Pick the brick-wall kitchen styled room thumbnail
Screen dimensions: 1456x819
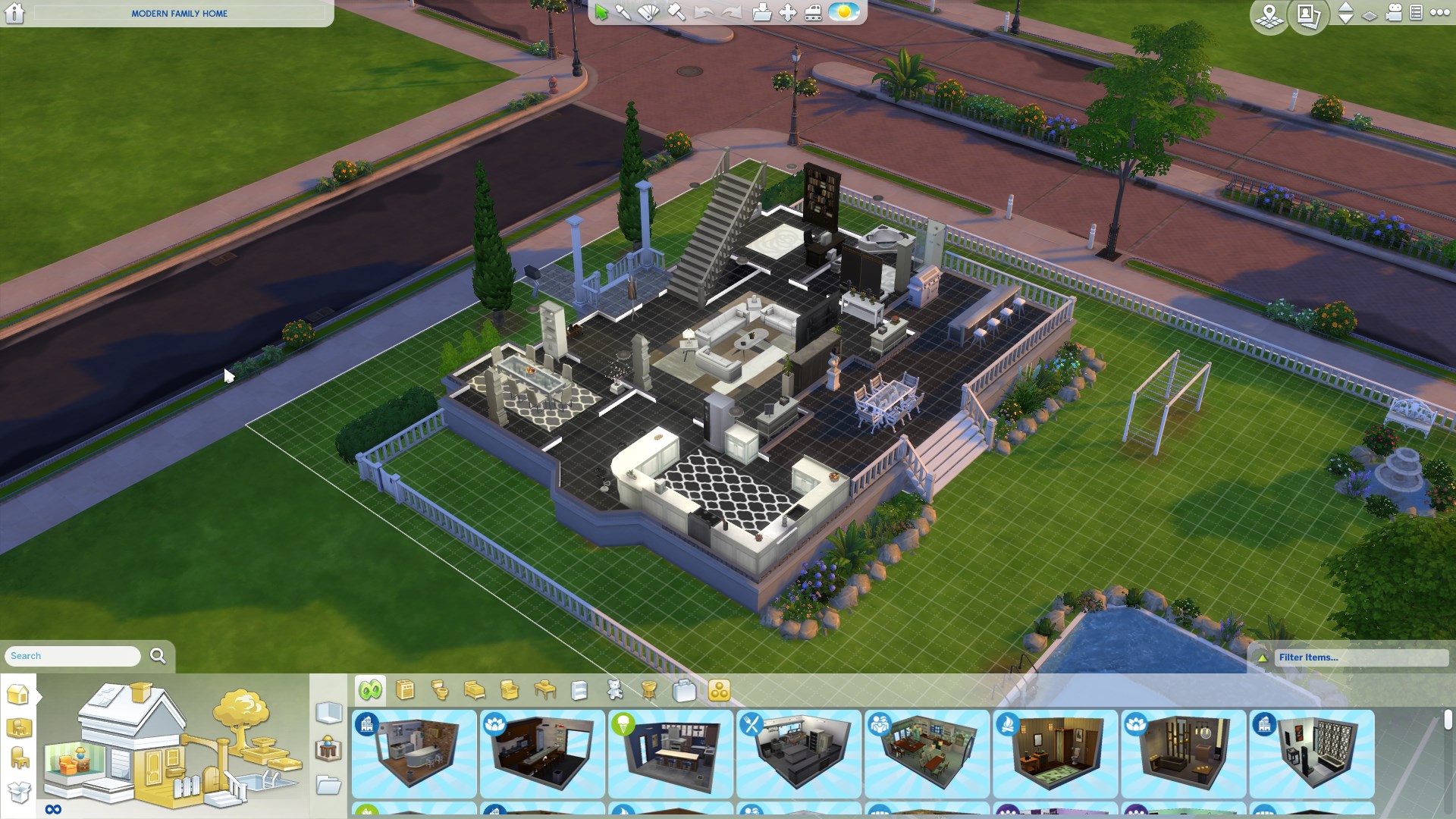pyautogui.click(x=414, y=753)
